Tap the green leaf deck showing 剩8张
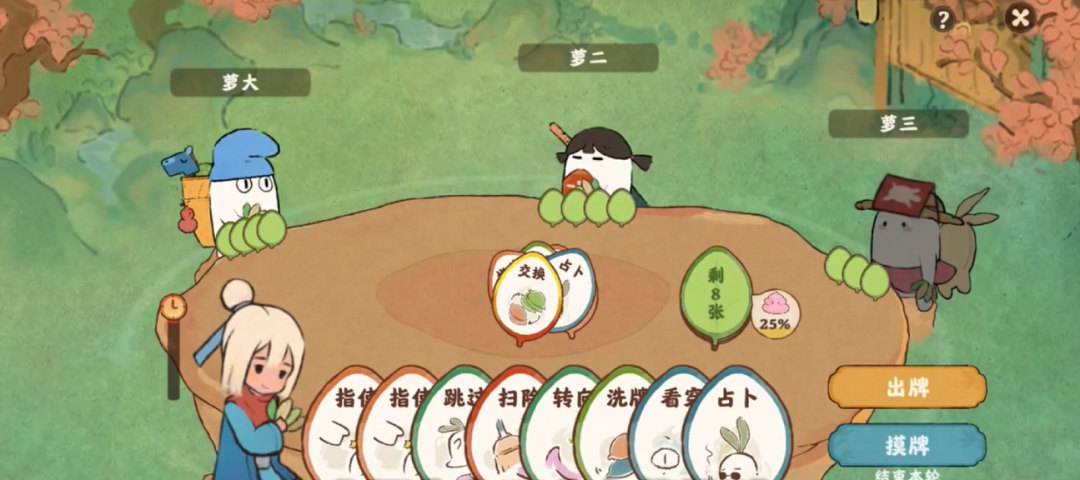Image resolution: width=1080 pixels, height=480 pixels. tap(716, 296)
